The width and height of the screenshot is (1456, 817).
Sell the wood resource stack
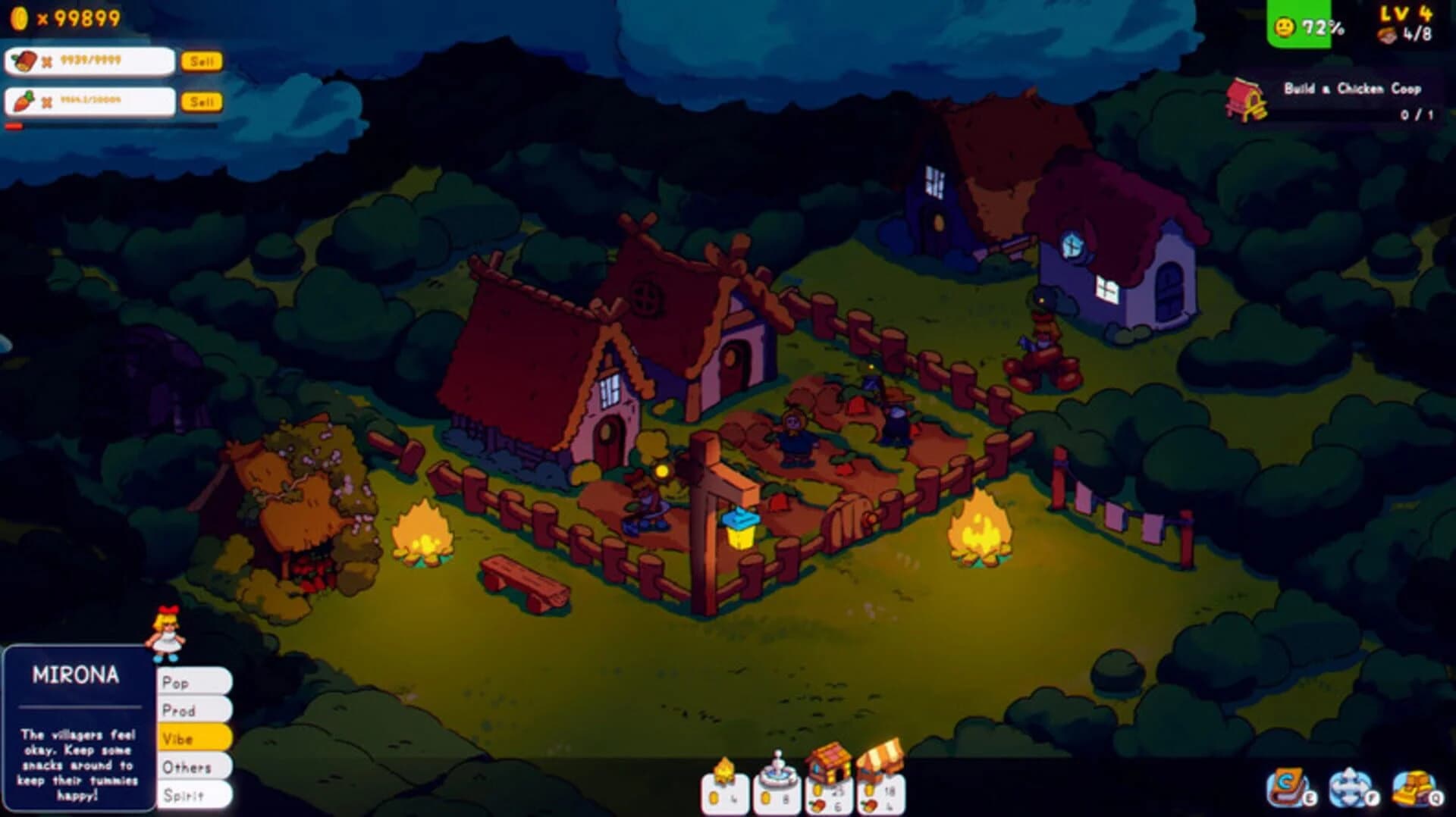202,62
